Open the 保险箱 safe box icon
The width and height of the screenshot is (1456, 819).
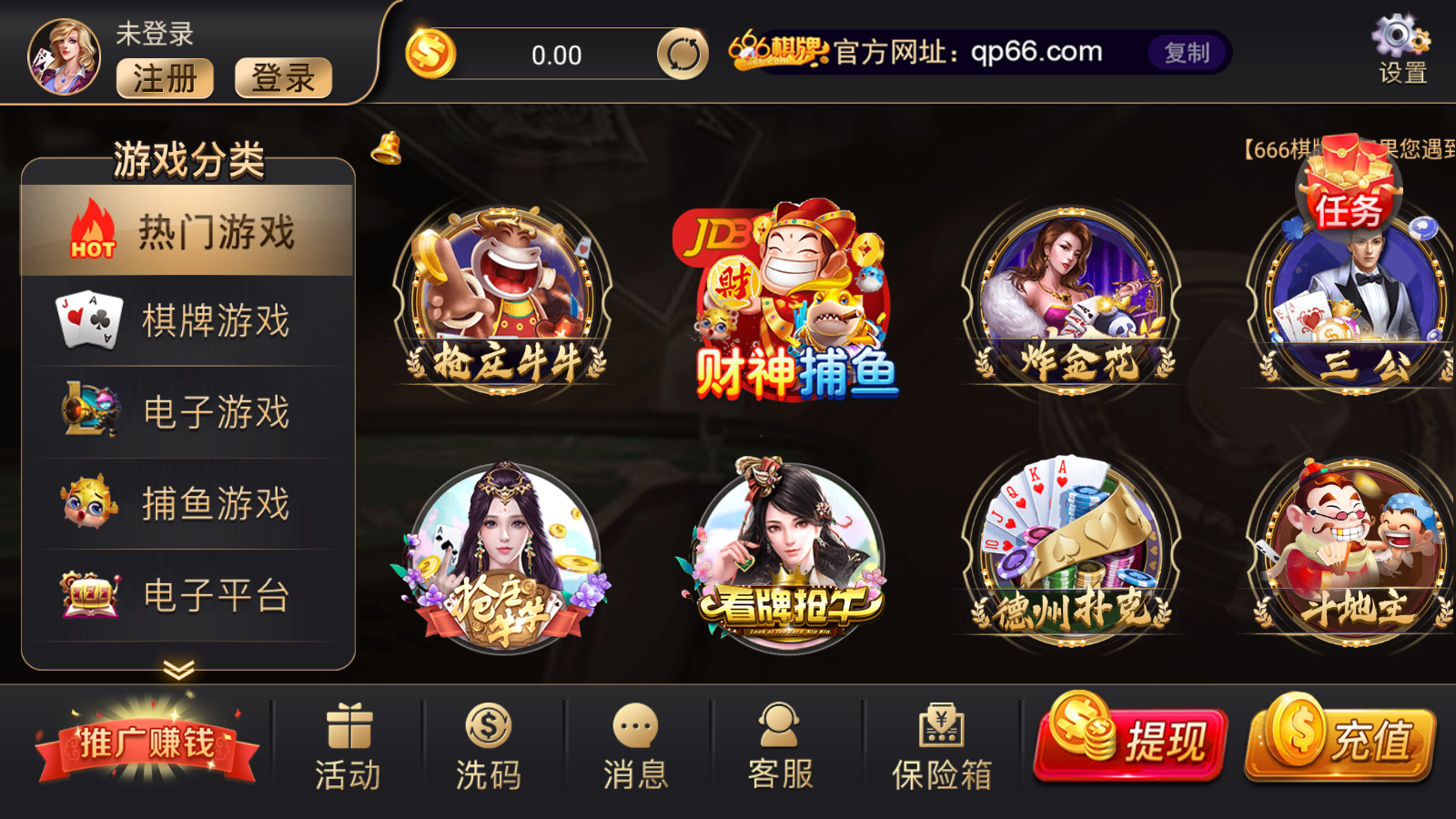943,728
